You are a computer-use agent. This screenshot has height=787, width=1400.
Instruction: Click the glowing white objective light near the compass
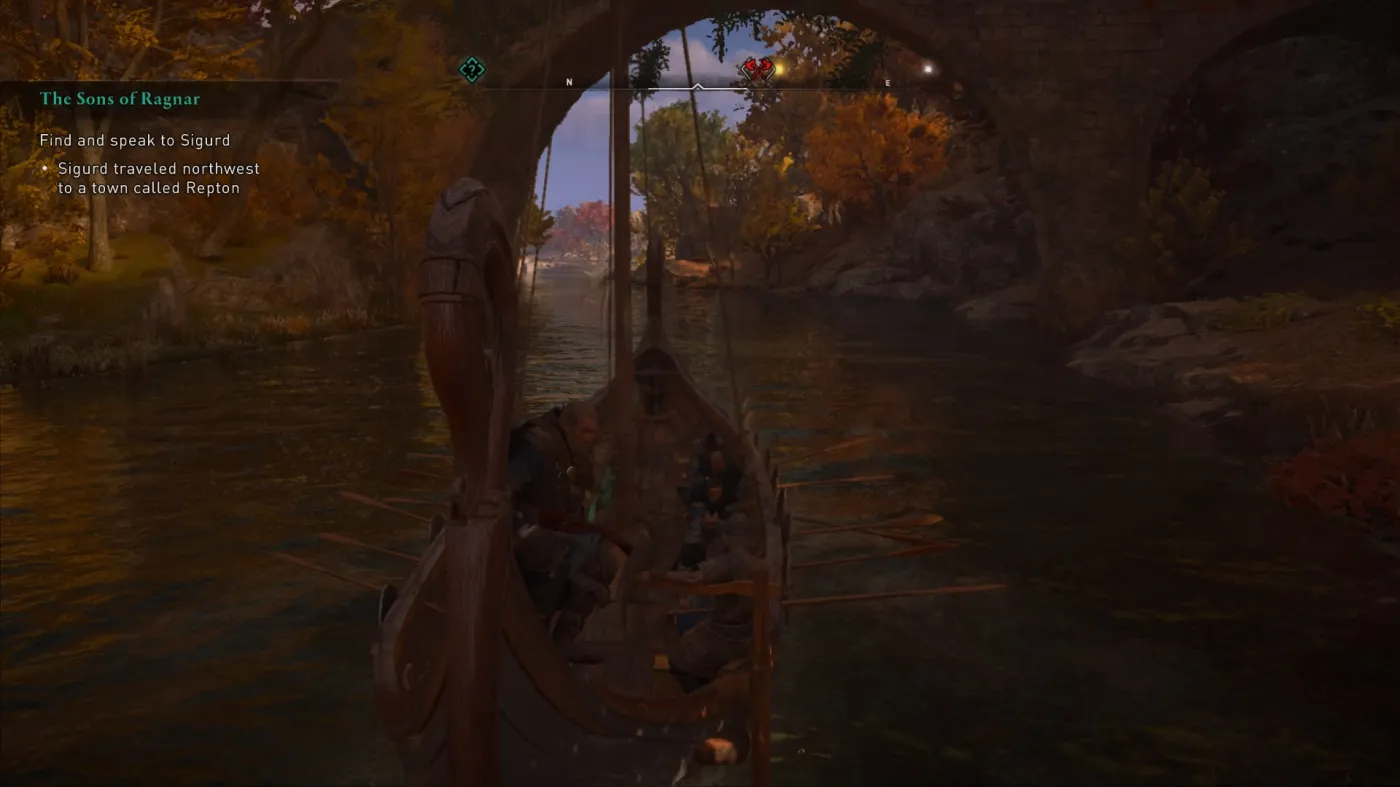coord(926,67)
